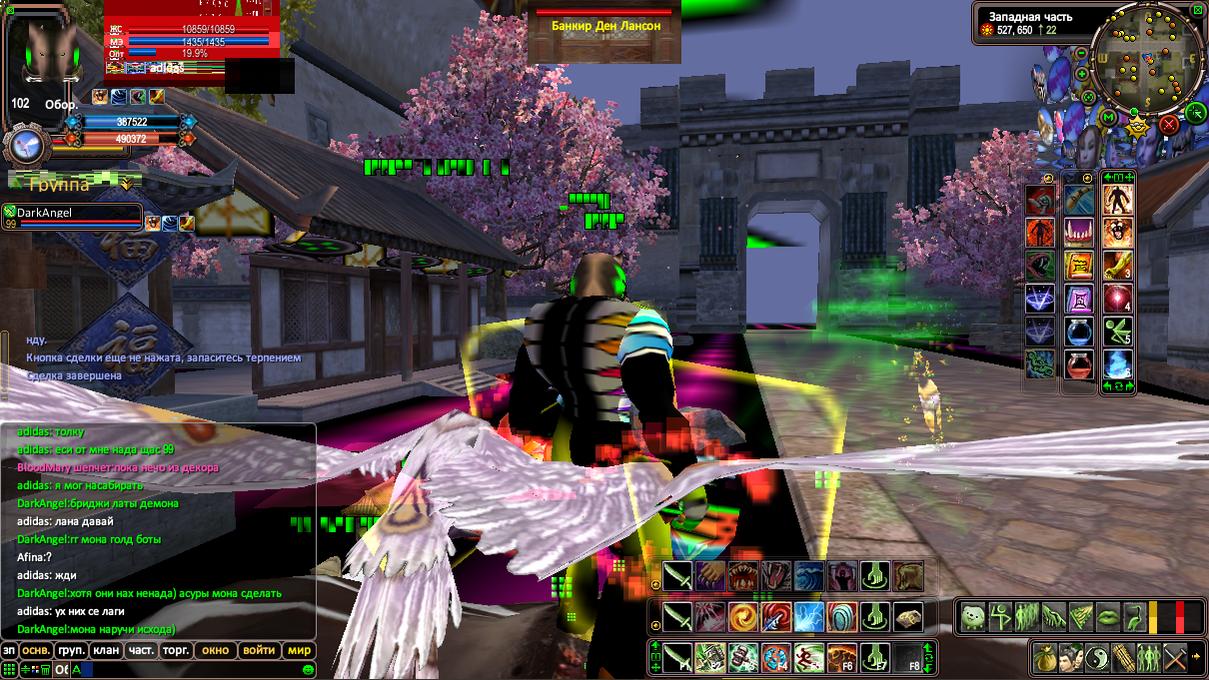Click the green M map button
The height and width of the screenshot is (680, 1209).
click(1108, 119)
